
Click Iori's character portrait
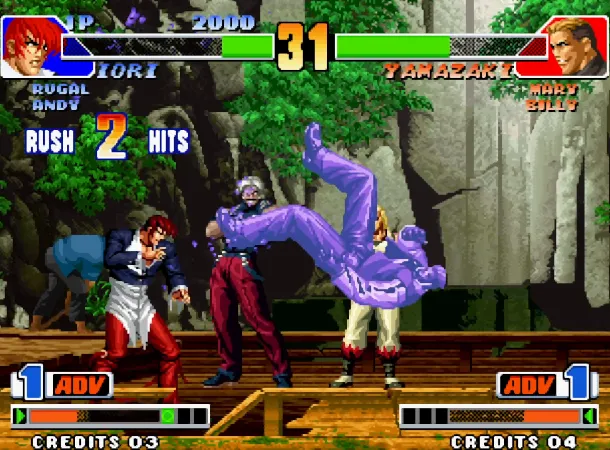[x=30, y=46]
